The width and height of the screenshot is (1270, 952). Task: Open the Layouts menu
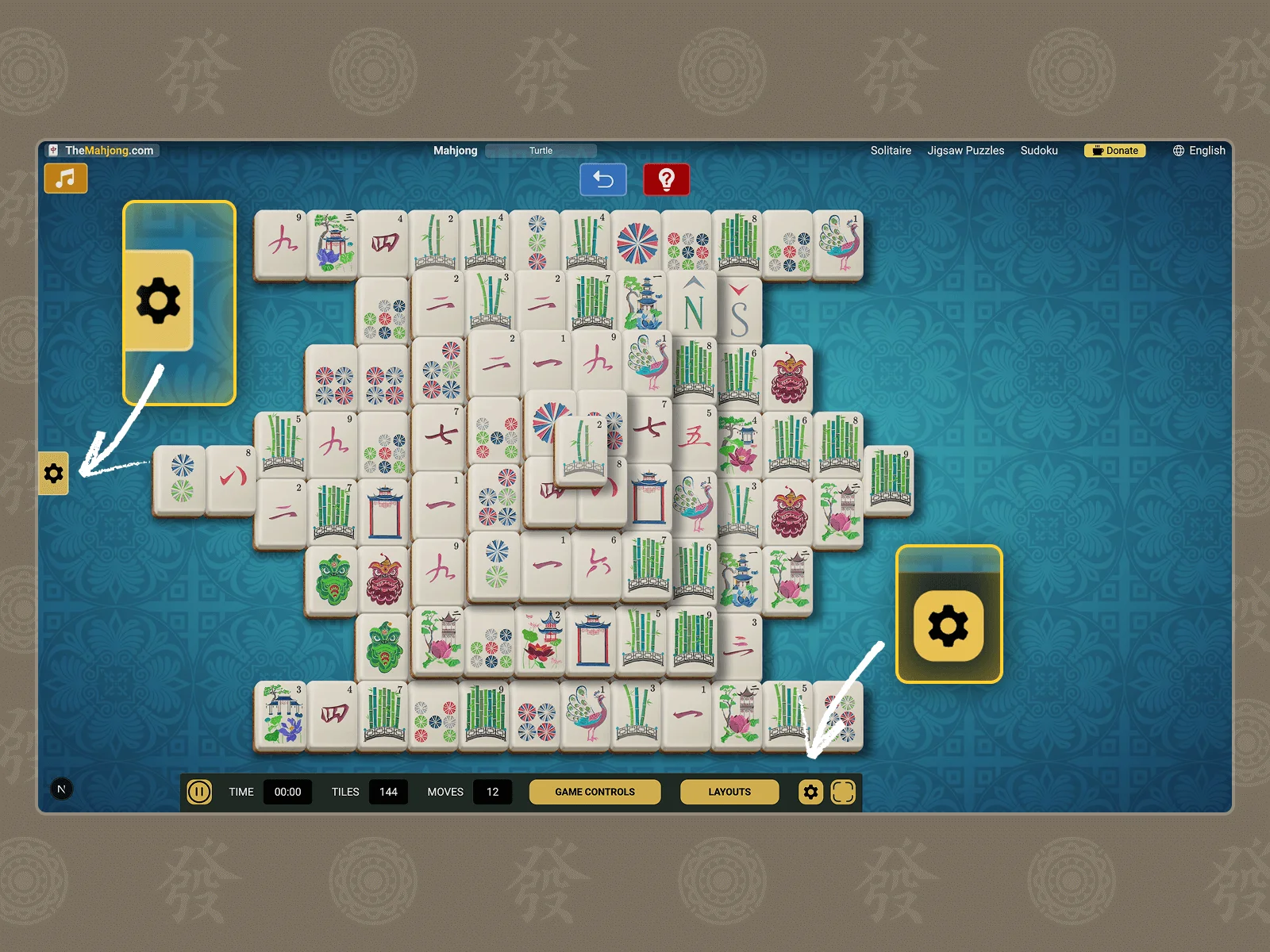729,792
